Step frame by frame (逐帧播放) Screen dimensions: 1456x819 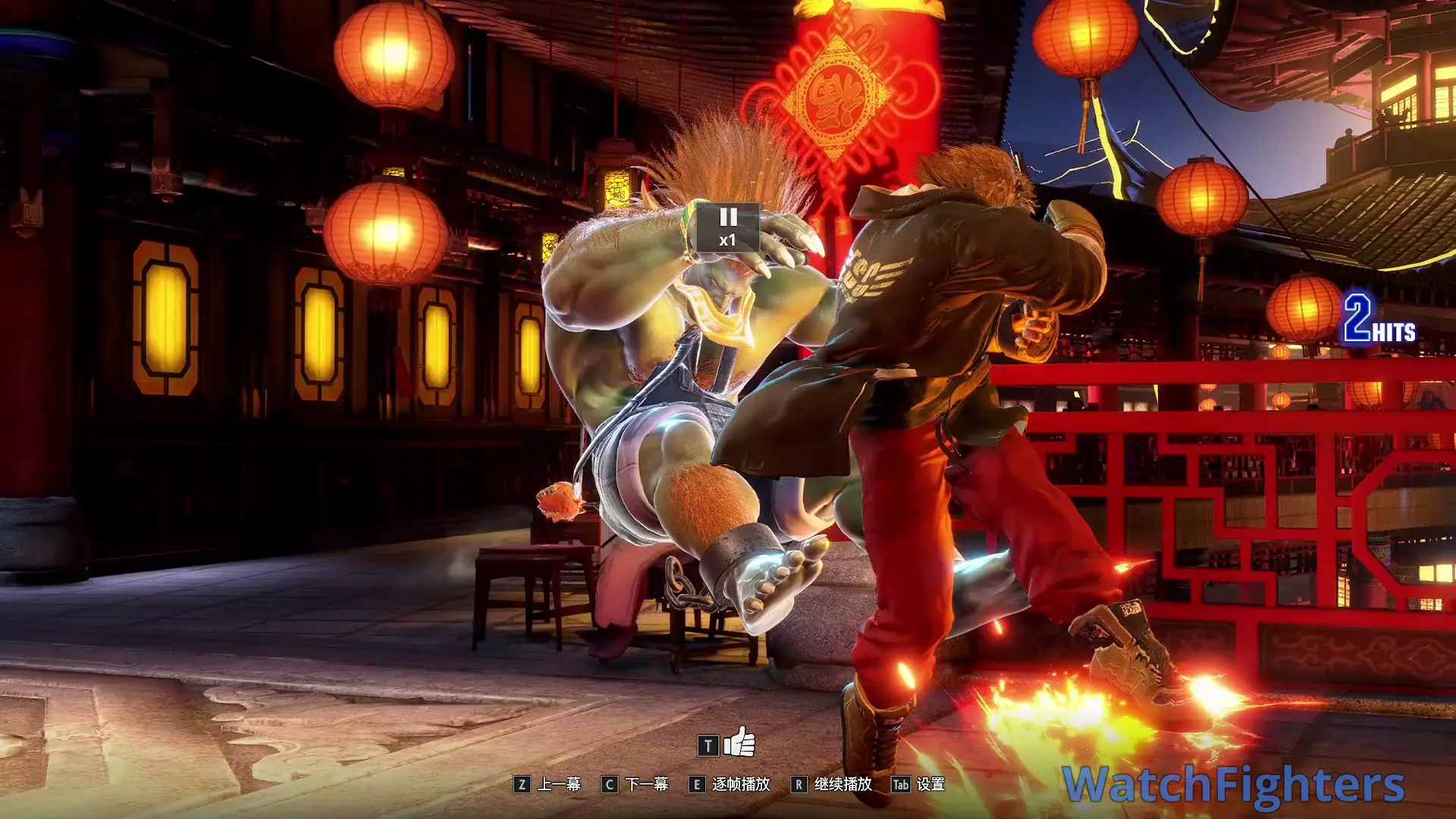click(730, 784)
